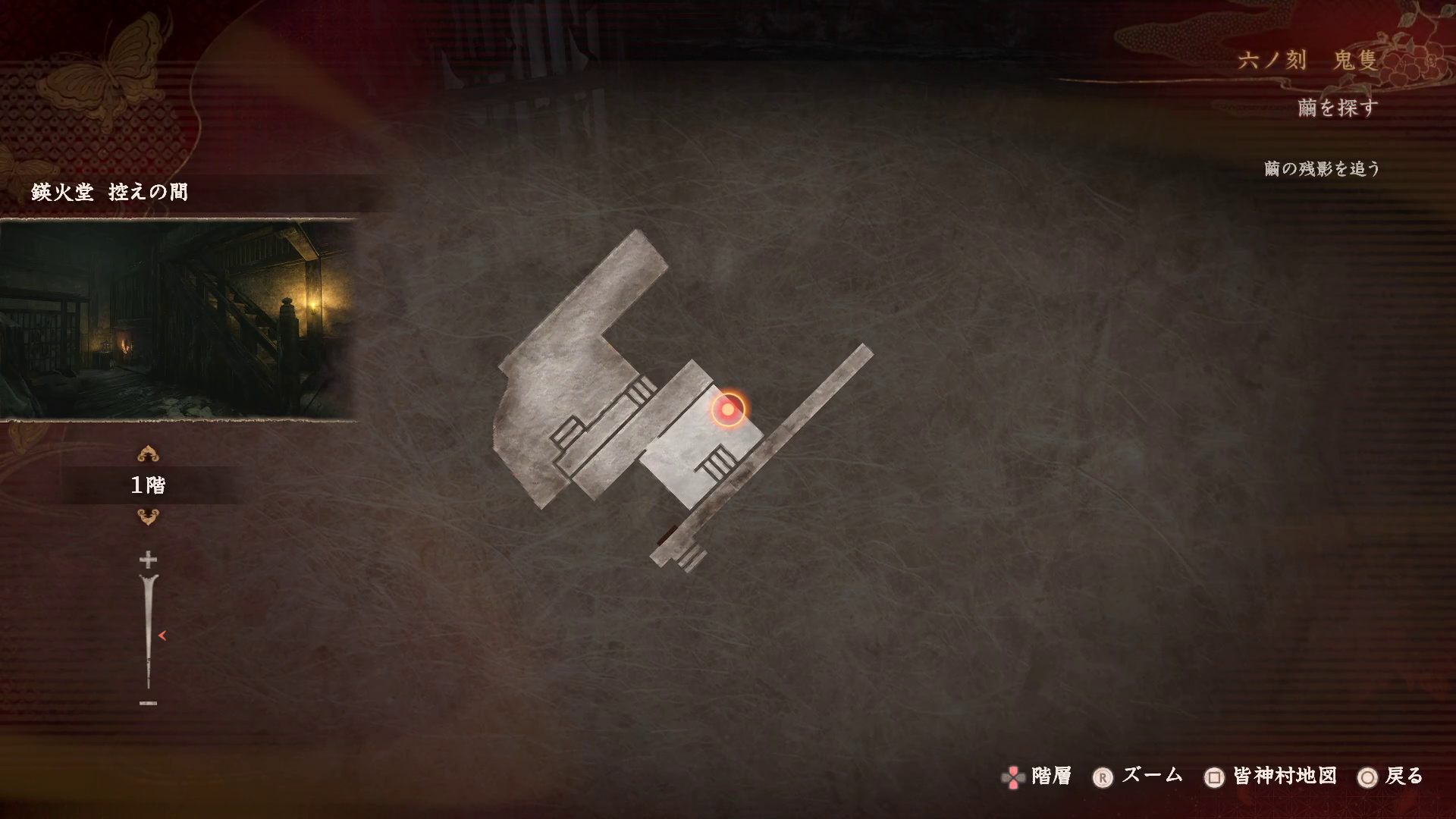Adjust the map zoom slider track
The width and height of the screenshot is (1456, 819).
click(149, 633)
